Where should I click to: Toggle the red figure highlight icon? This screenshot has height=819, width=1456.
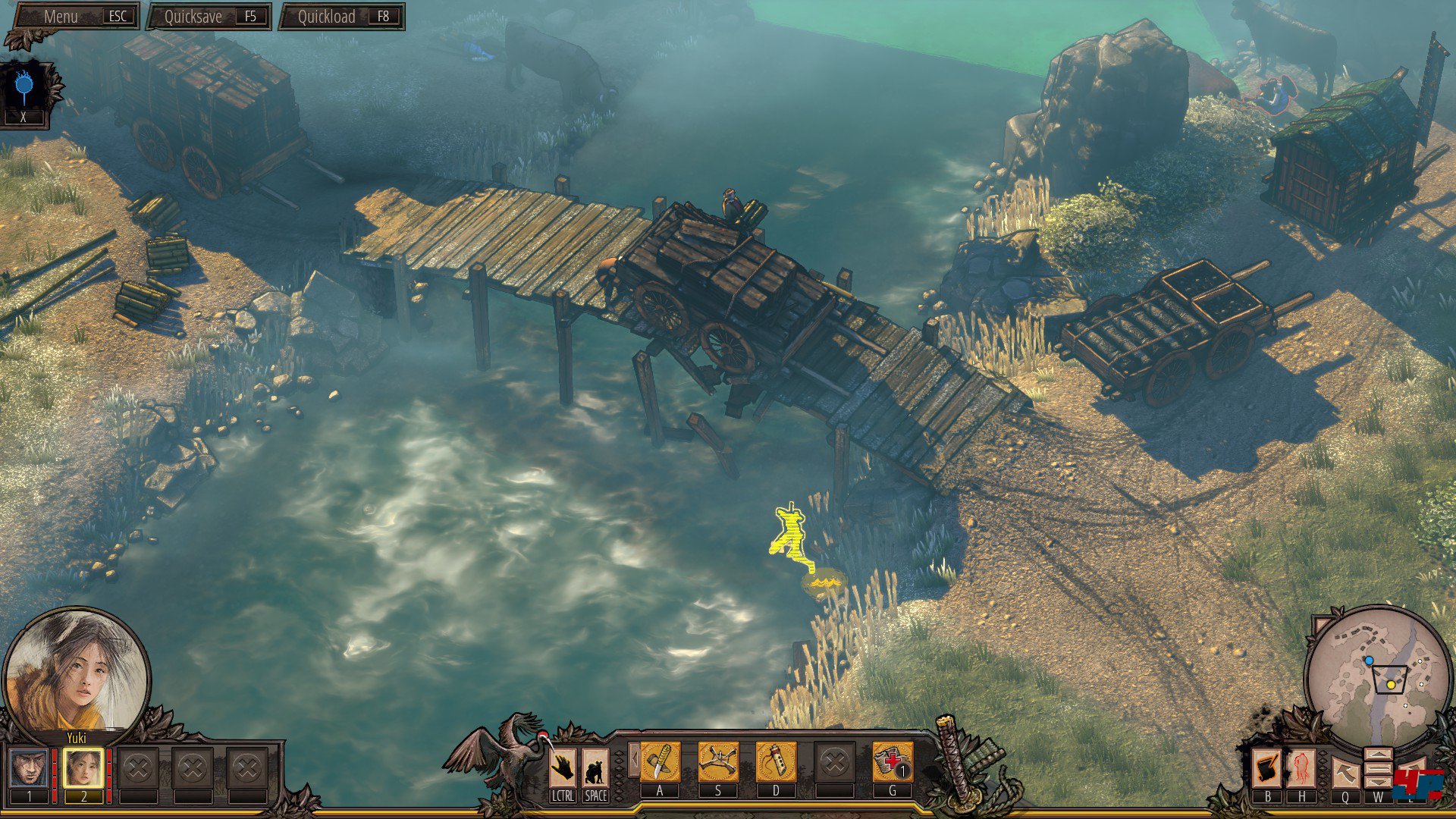pyautogui.click(x=1302, y=768)
